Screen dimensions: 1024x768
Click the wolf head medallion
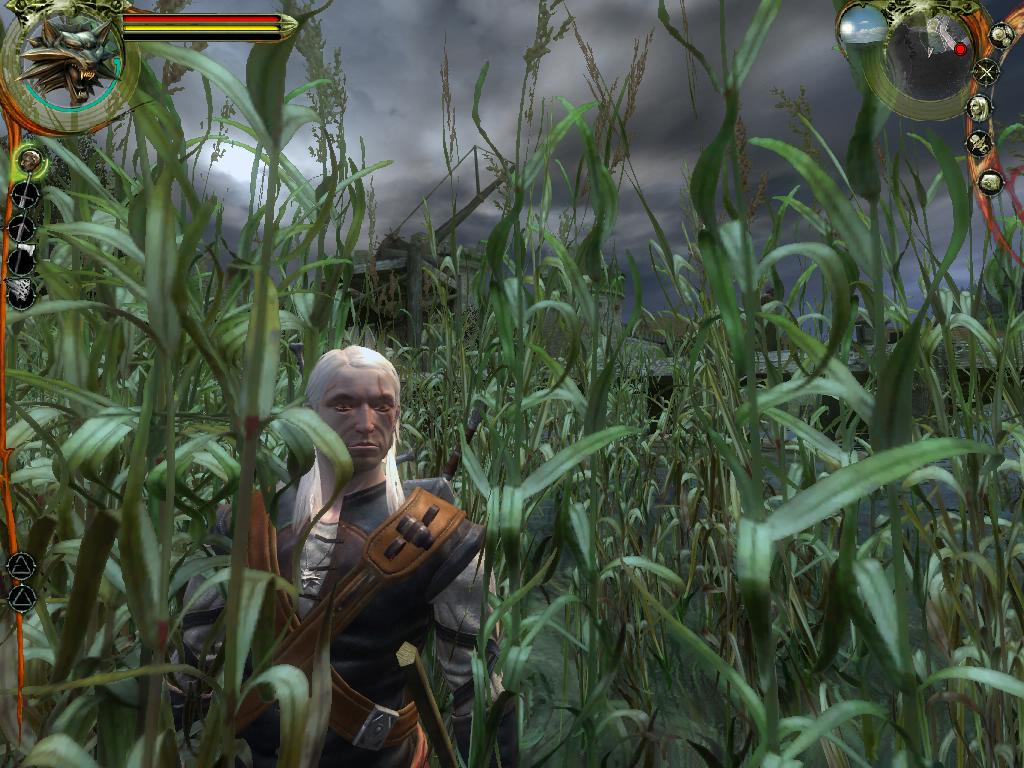(x=68, y=62)
